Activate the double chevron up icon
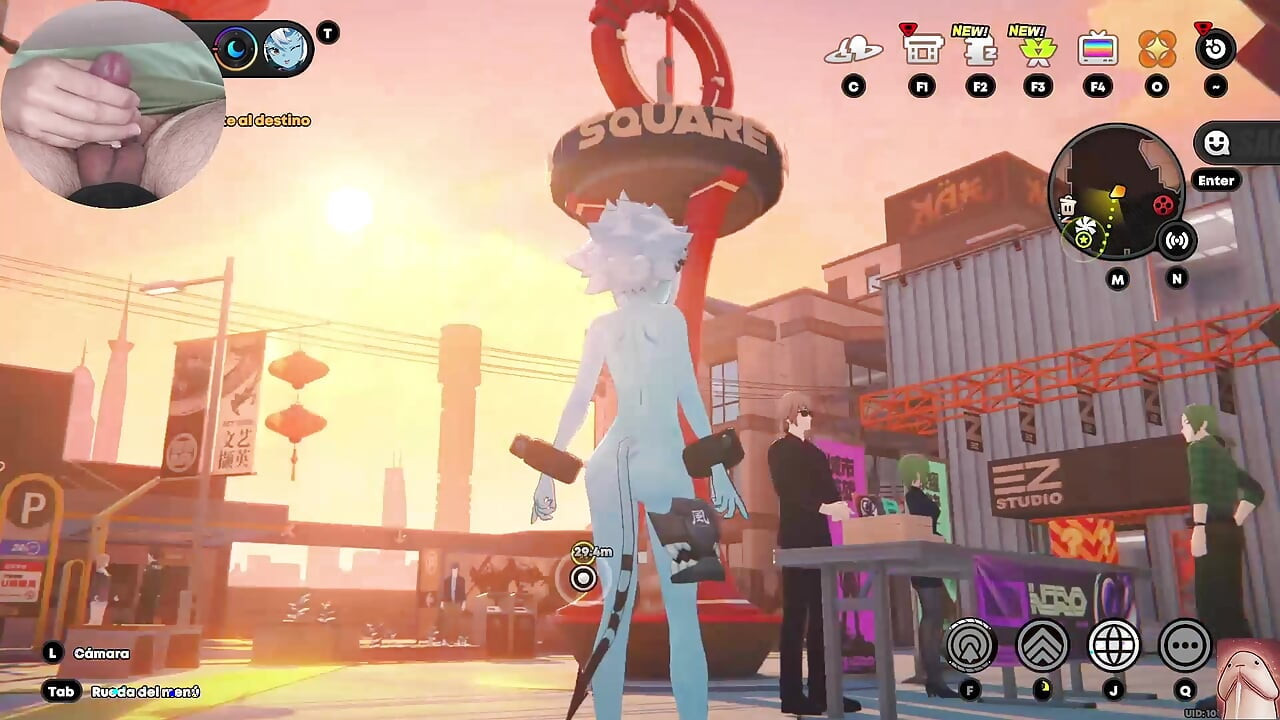 1042,645
